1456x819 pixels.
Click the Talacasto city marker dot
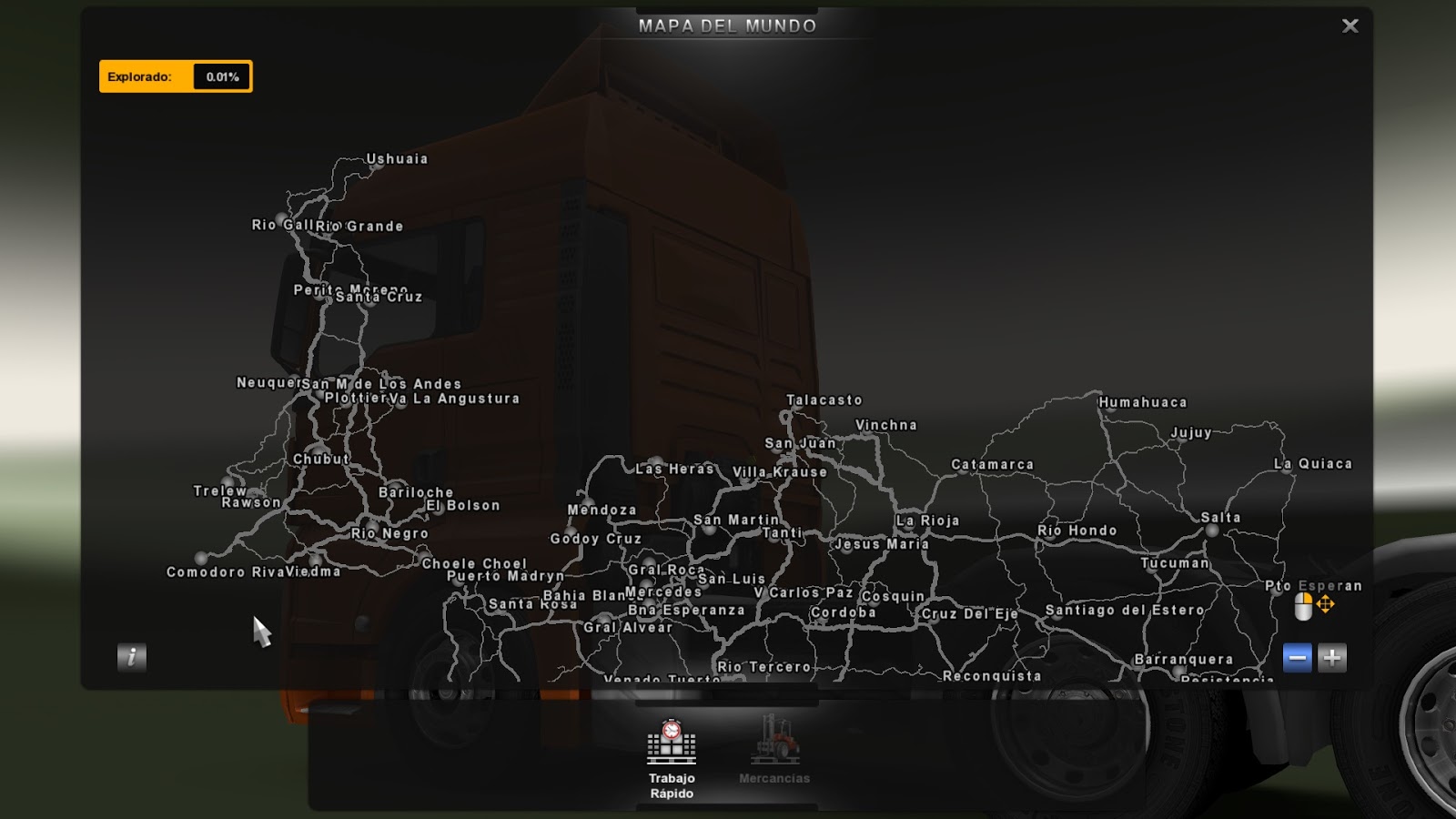tap(796, 408)
